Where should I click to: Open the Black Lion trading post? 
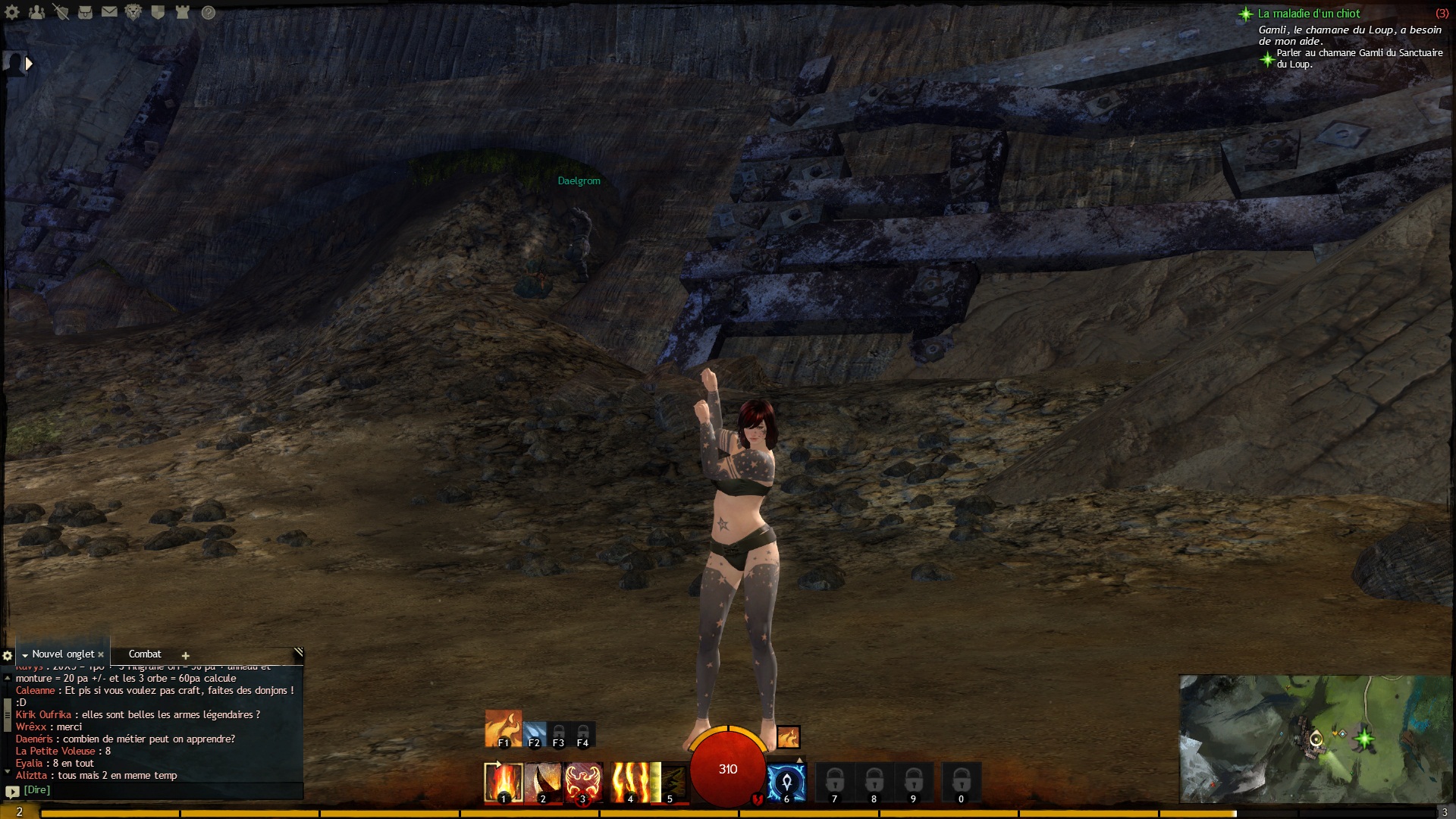point(133,12)
